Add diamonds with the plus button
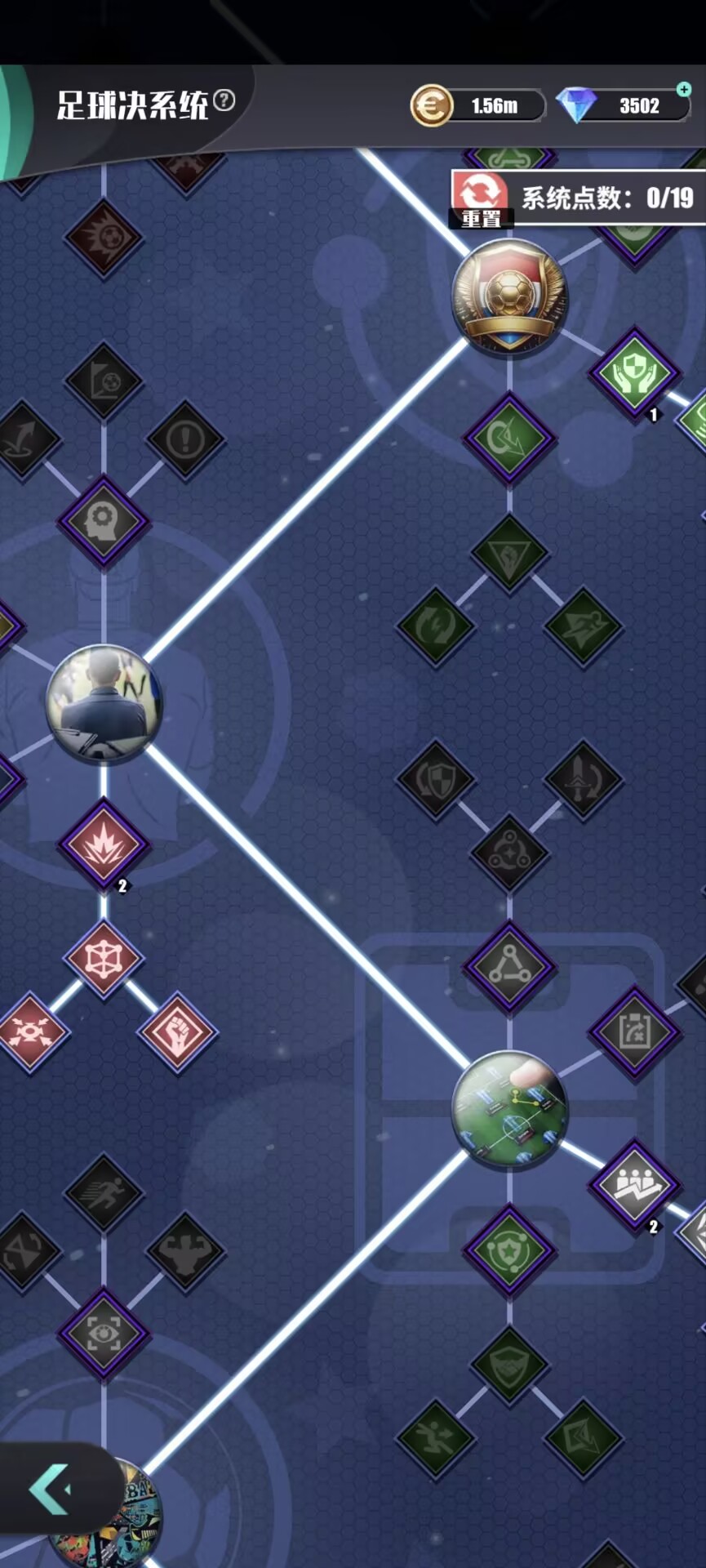 [683, 88]
